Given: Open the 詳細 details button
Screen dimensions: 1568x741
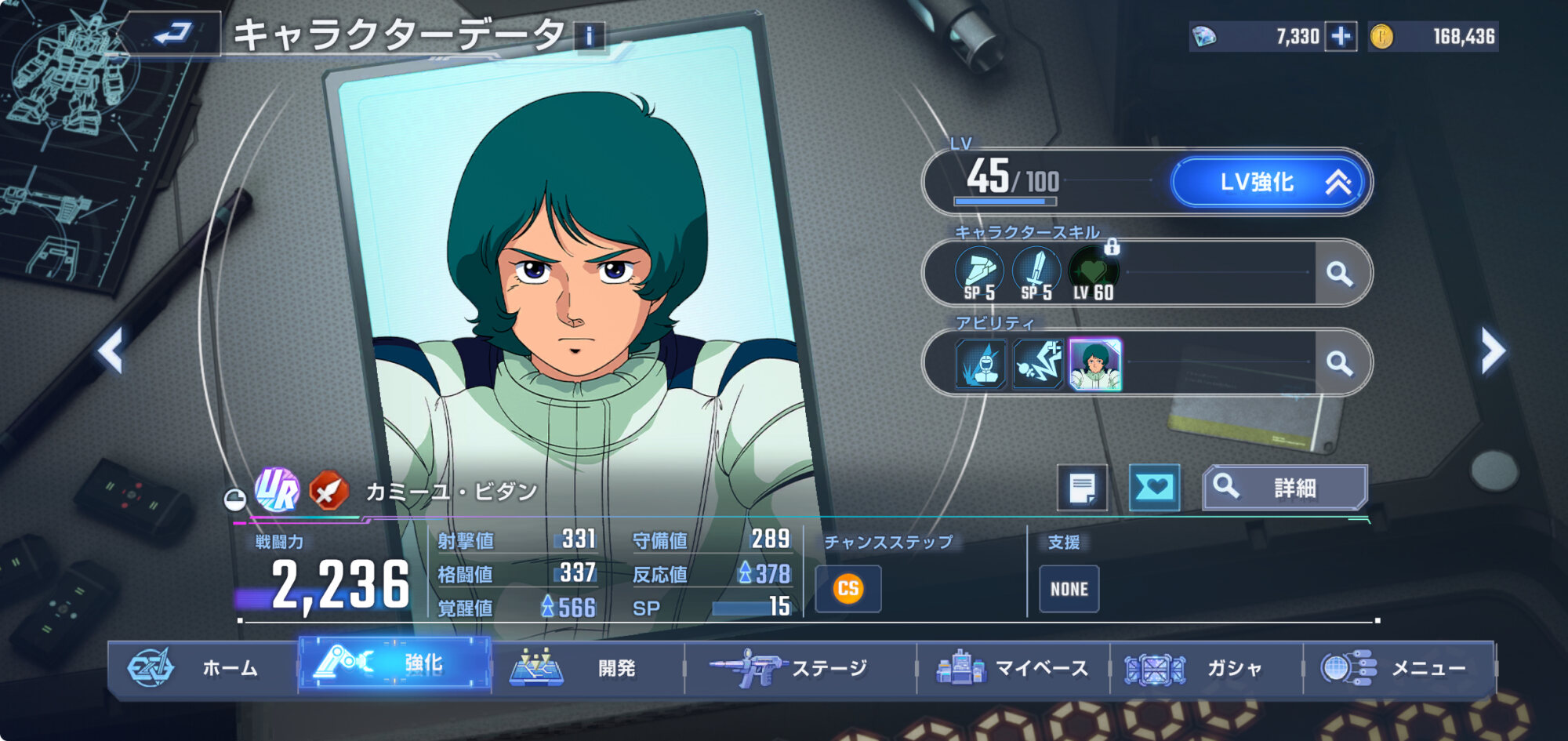Looking at the screenshot, I should [x=1285, y=488].
